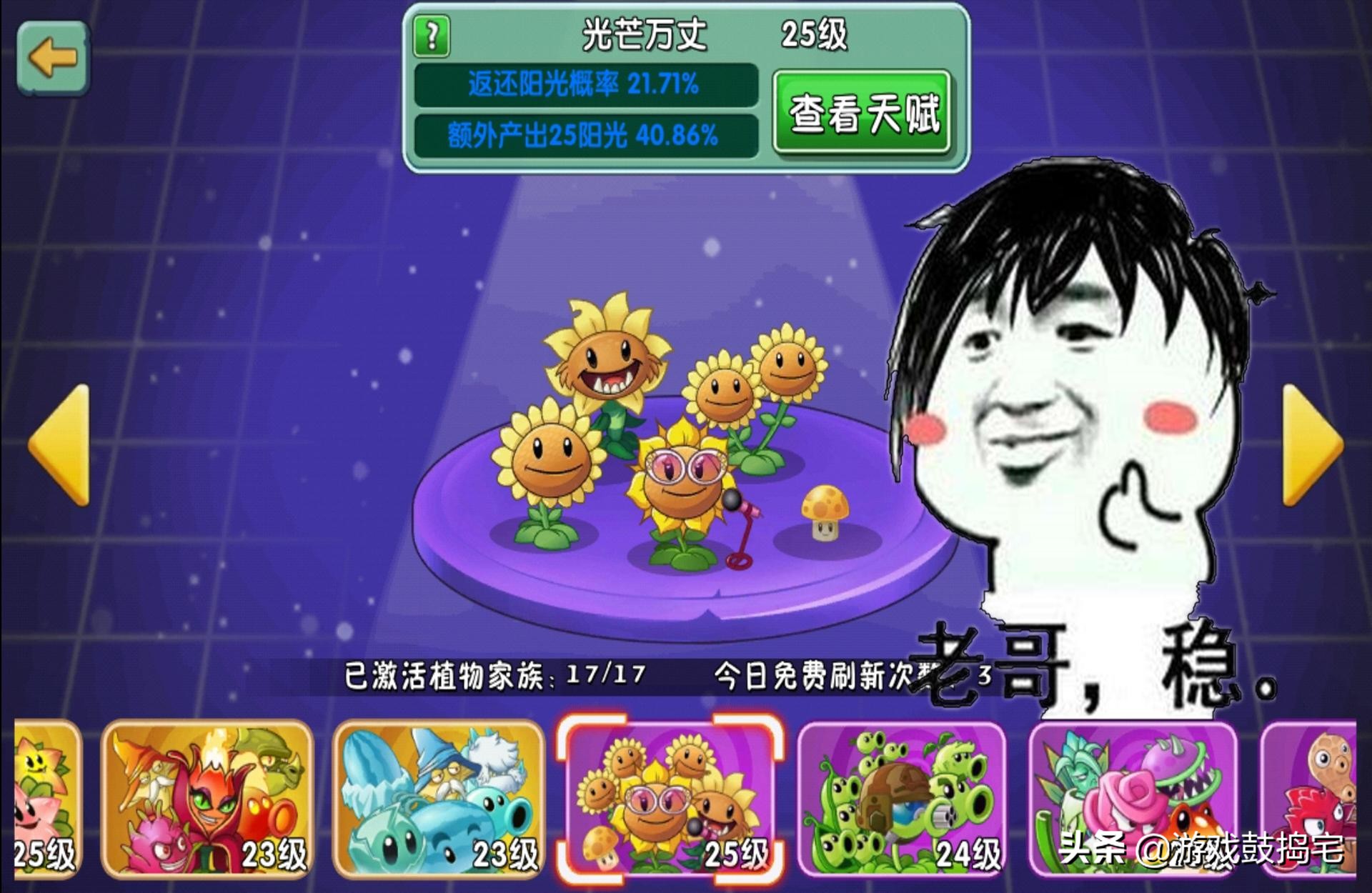Viewport: 1372px width, 893px height.
Task: Click the 查看天赋 talent button
Action: [x=863, y=113]
